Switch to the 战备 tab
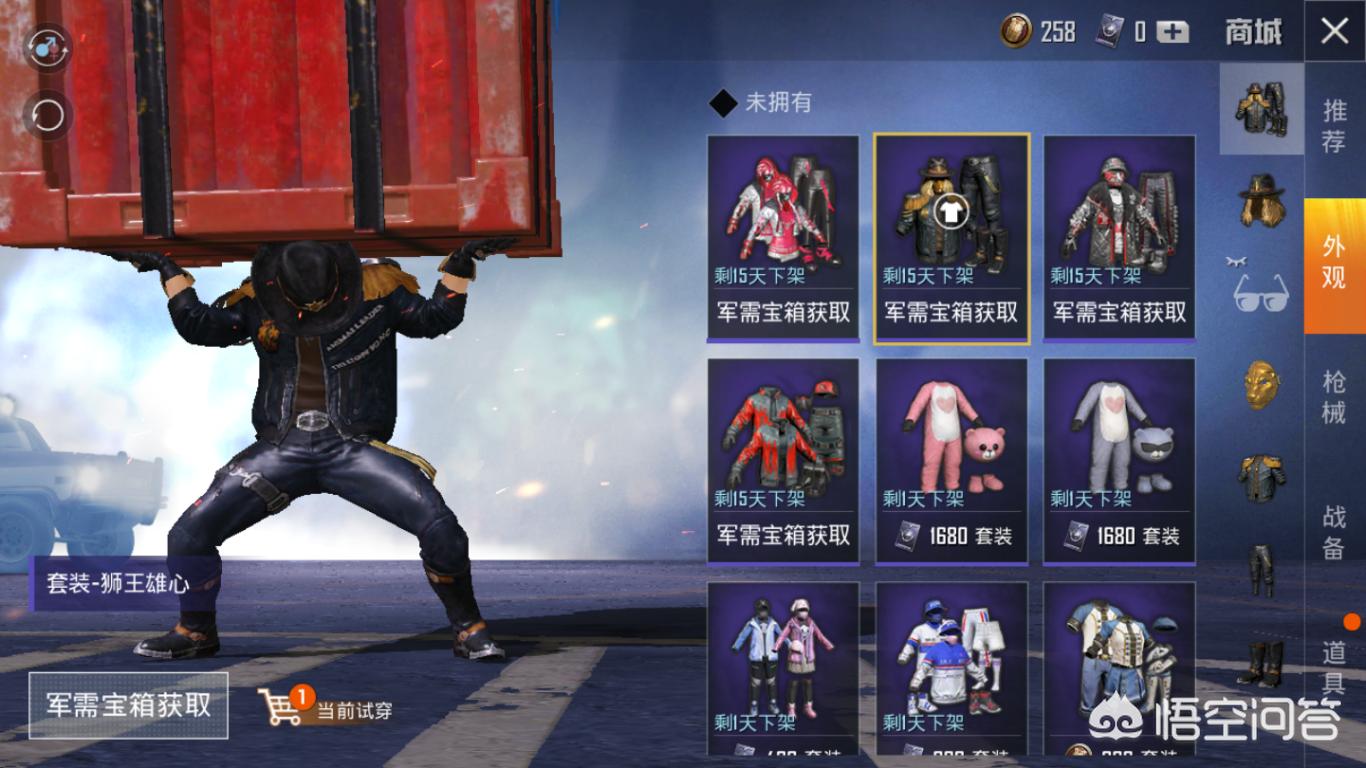1366x768 pixels. (x=1334, y=531)
